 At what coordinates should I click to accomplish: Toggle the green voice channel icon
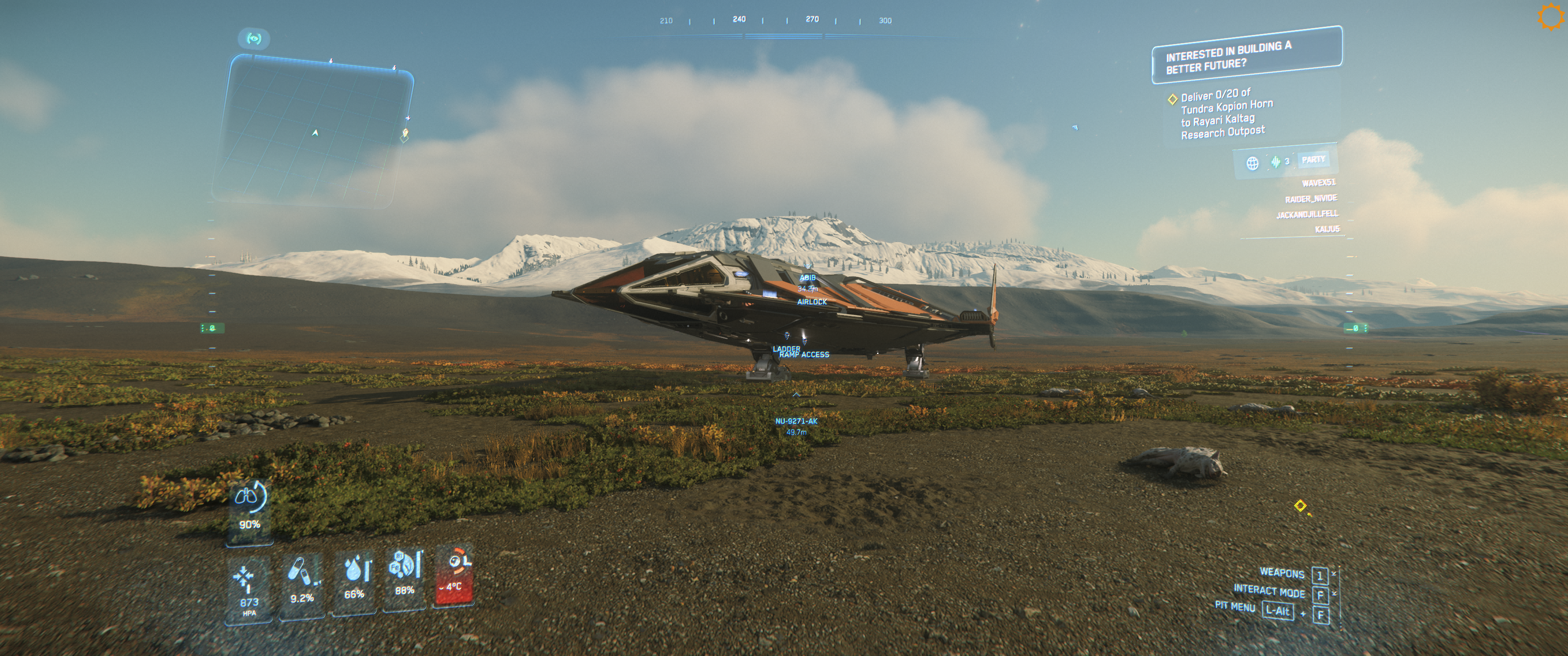tap(1275, 162)
